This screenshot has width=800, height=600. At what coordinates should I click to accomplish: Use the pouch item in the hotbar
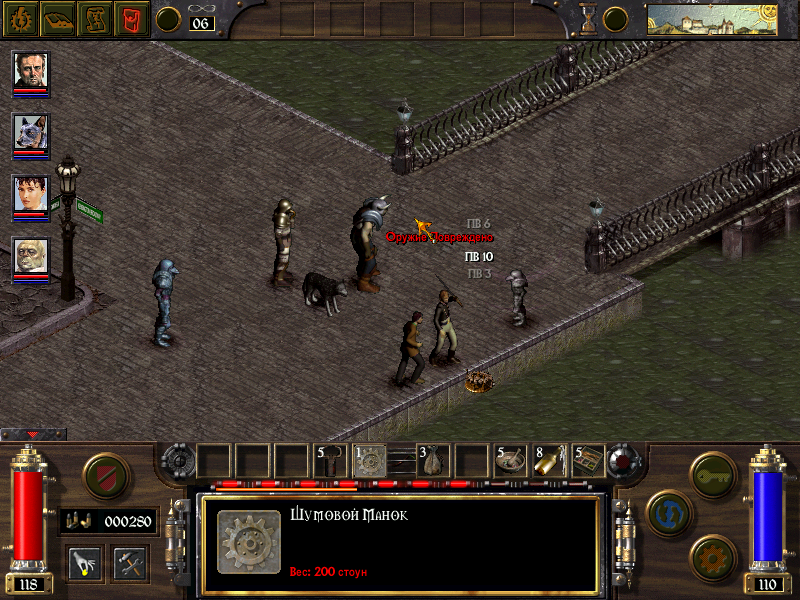point(432,459)
